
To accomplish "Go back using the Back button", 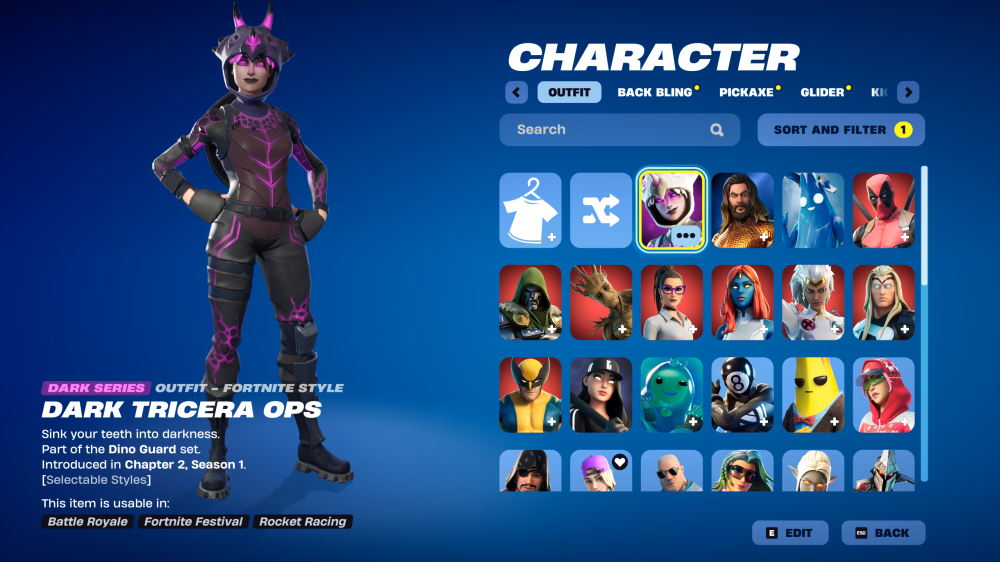I will pos(883,533).
